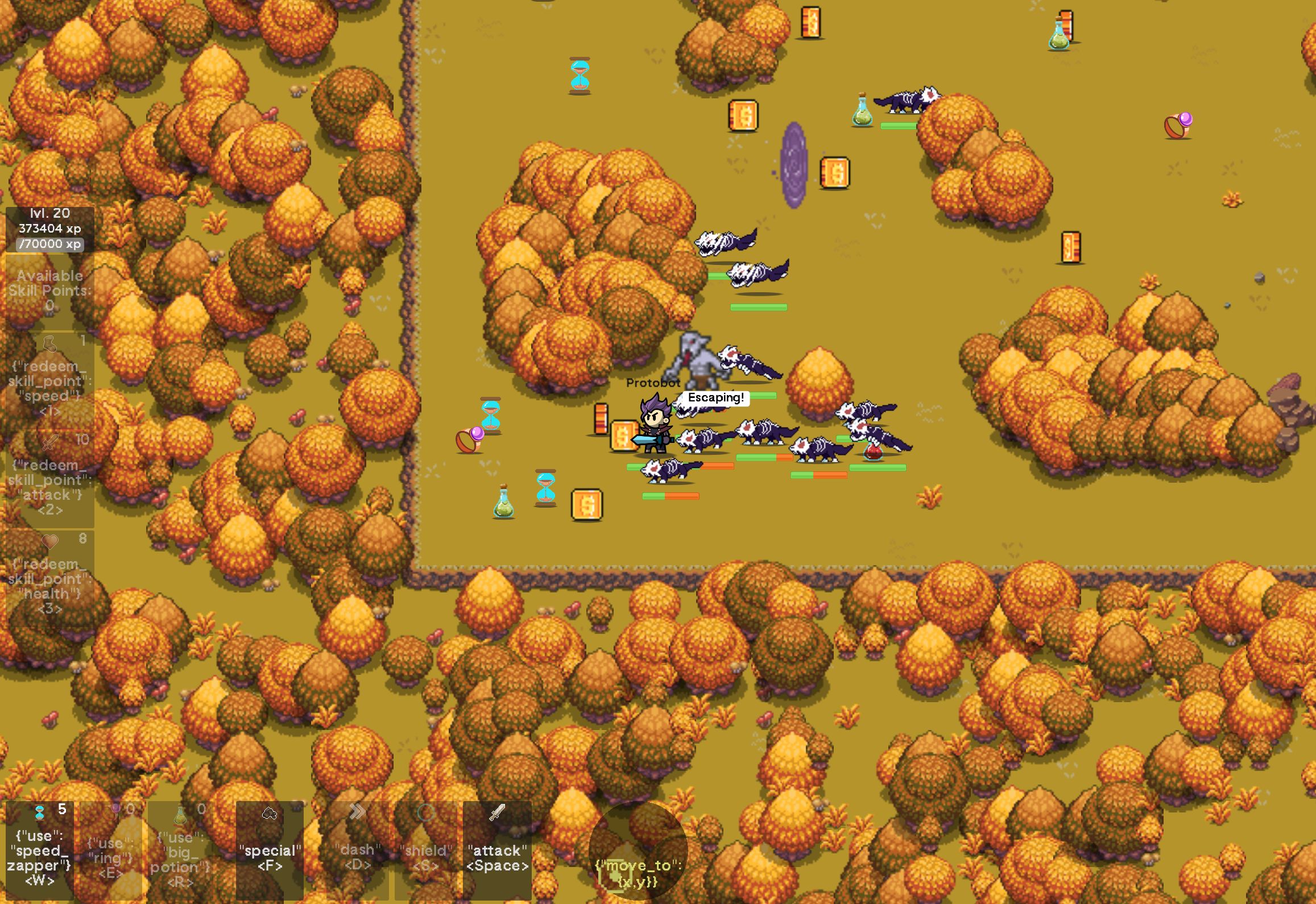The image size is (1316, 904).
Task: Select the speed_zapper hourglass icon
Action: (x=40, y=813)
